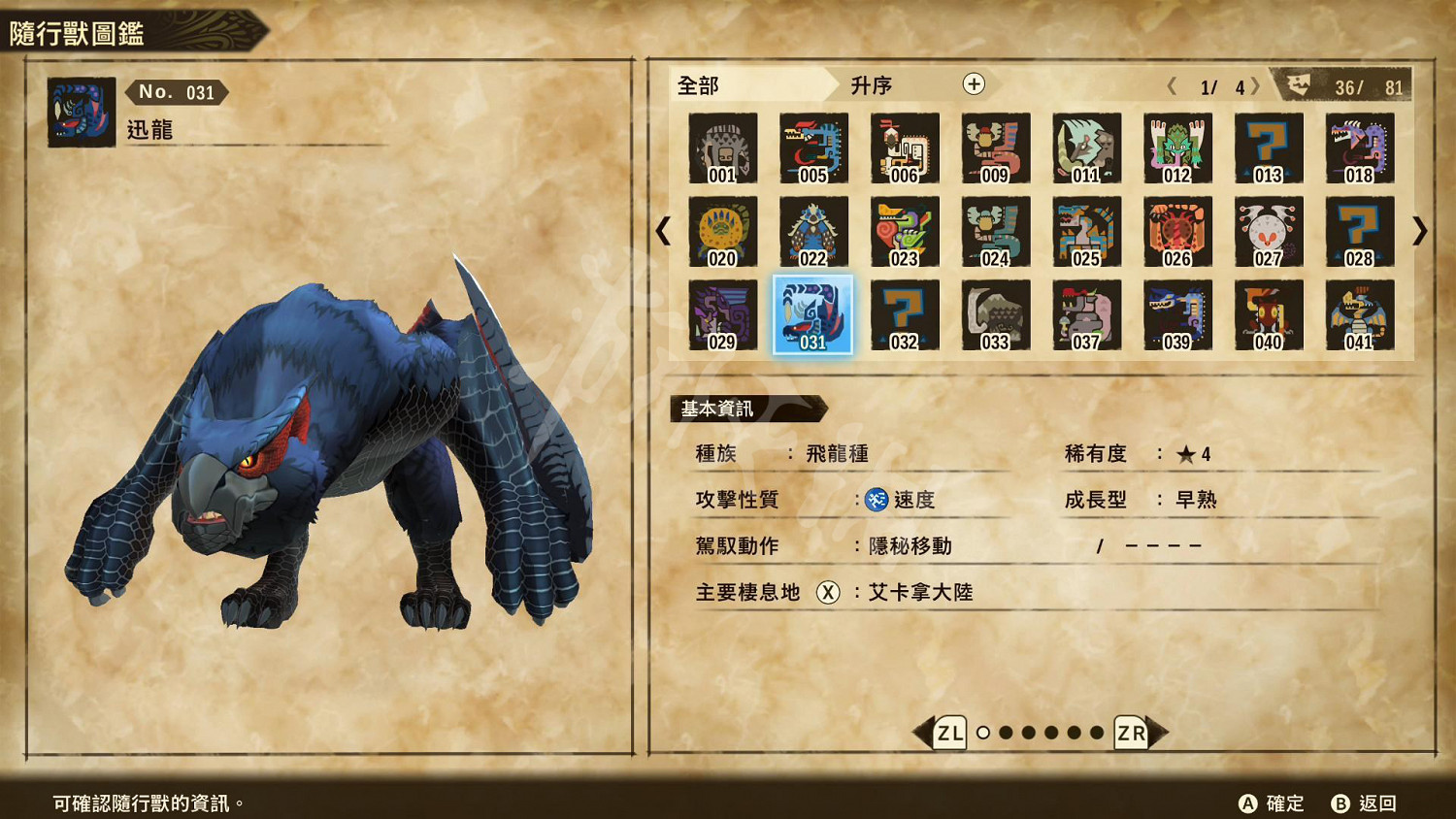Screen dimensions: 1456x819
Task: View monster 012's details
Action: (x=1177, y=149)
